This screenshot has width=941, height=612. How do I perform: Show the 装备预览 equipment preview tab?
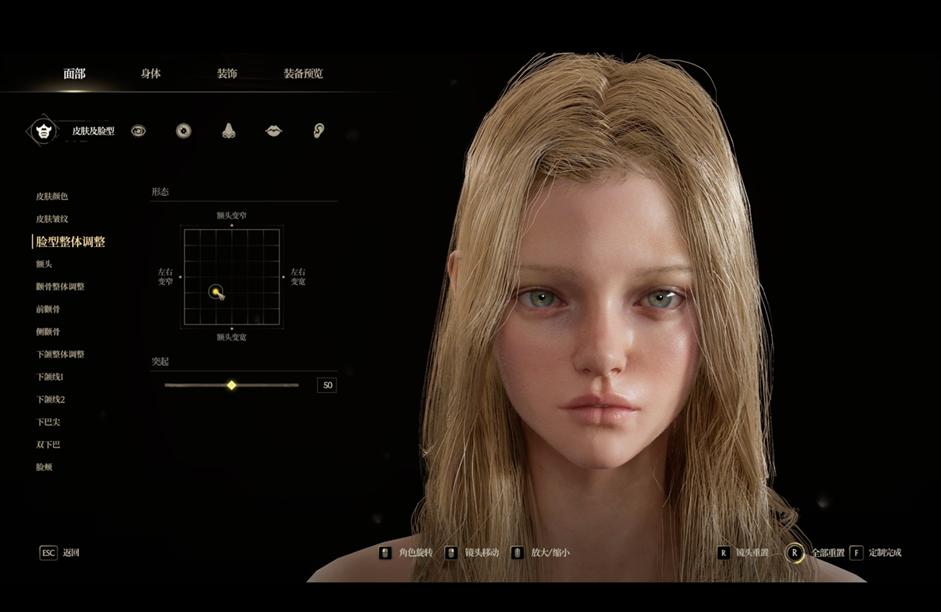click(303, 74)
